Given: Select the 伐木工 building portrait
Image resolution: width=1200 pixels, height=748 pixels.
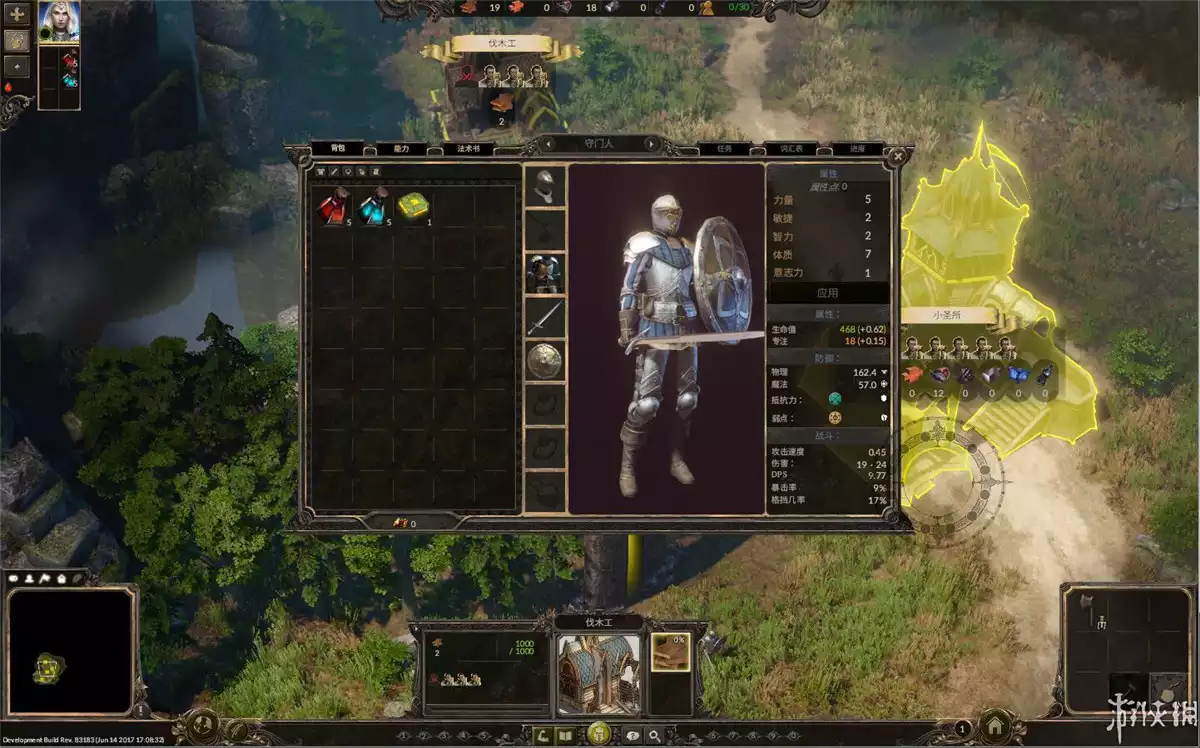Looking at the screenshot, I should coord(598,673).
